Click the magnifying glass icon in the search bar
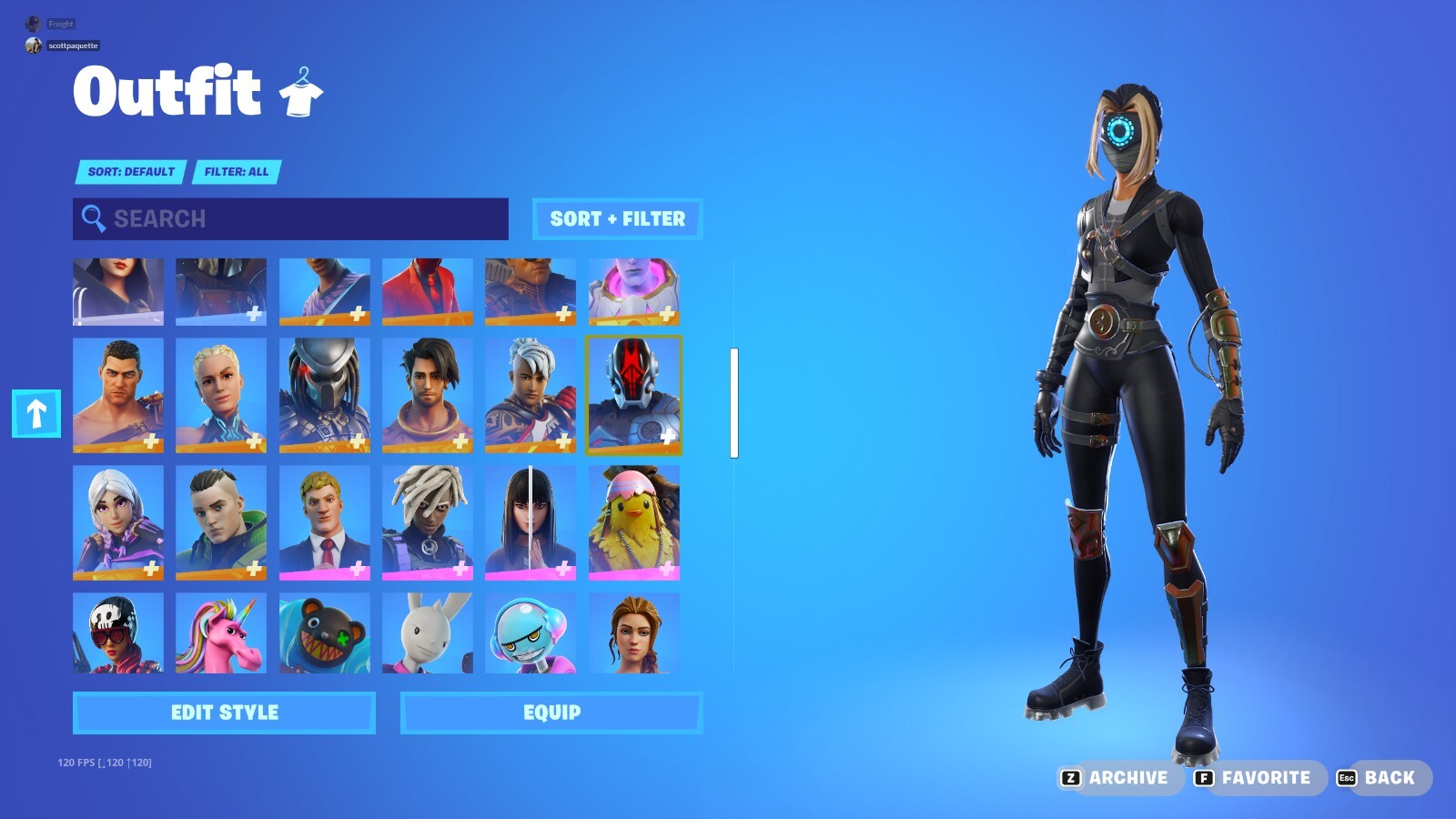 (92, 218)
